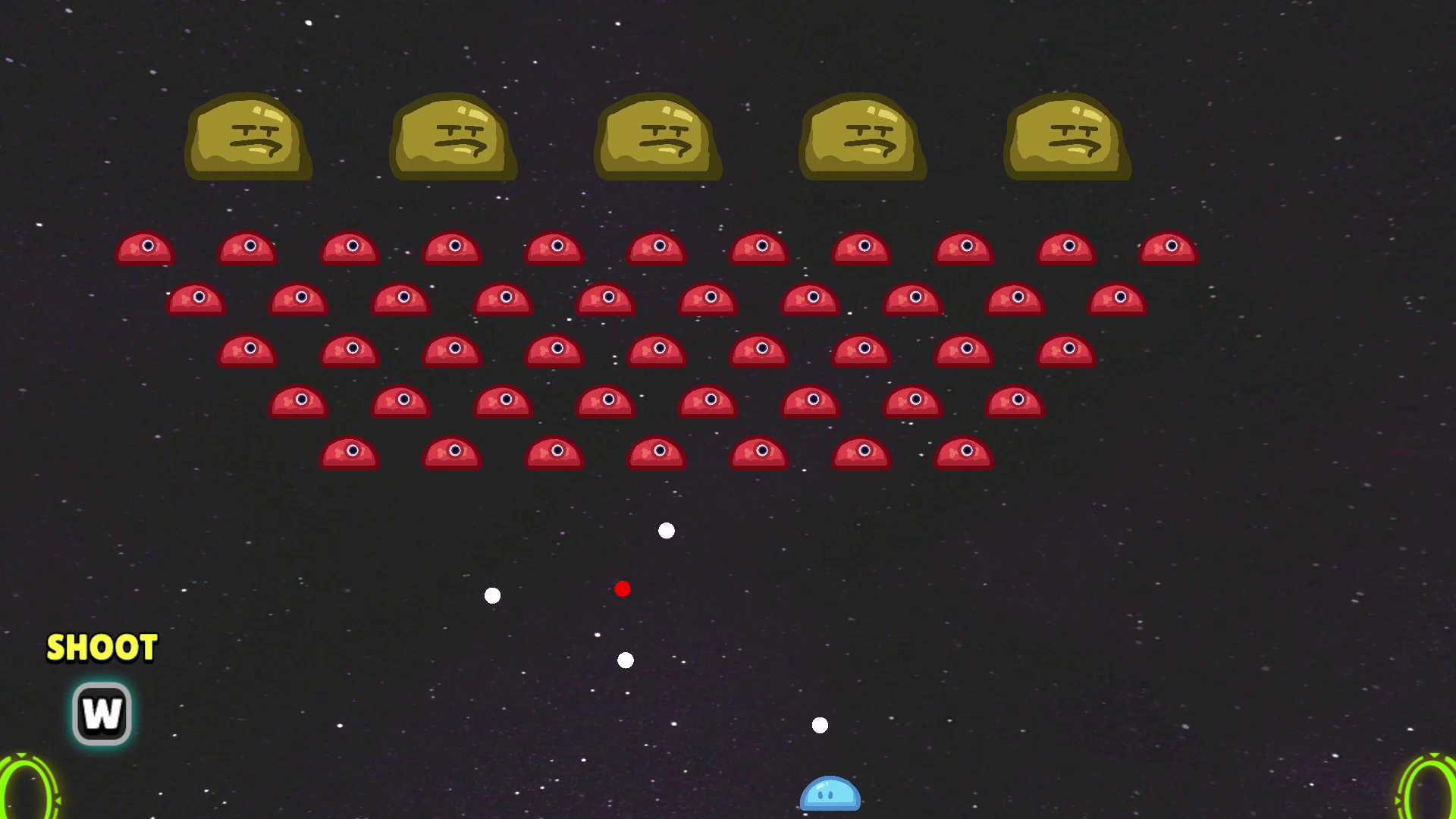
Task: Select the leftmost red alien in top row
Action: tap(144, 247)
